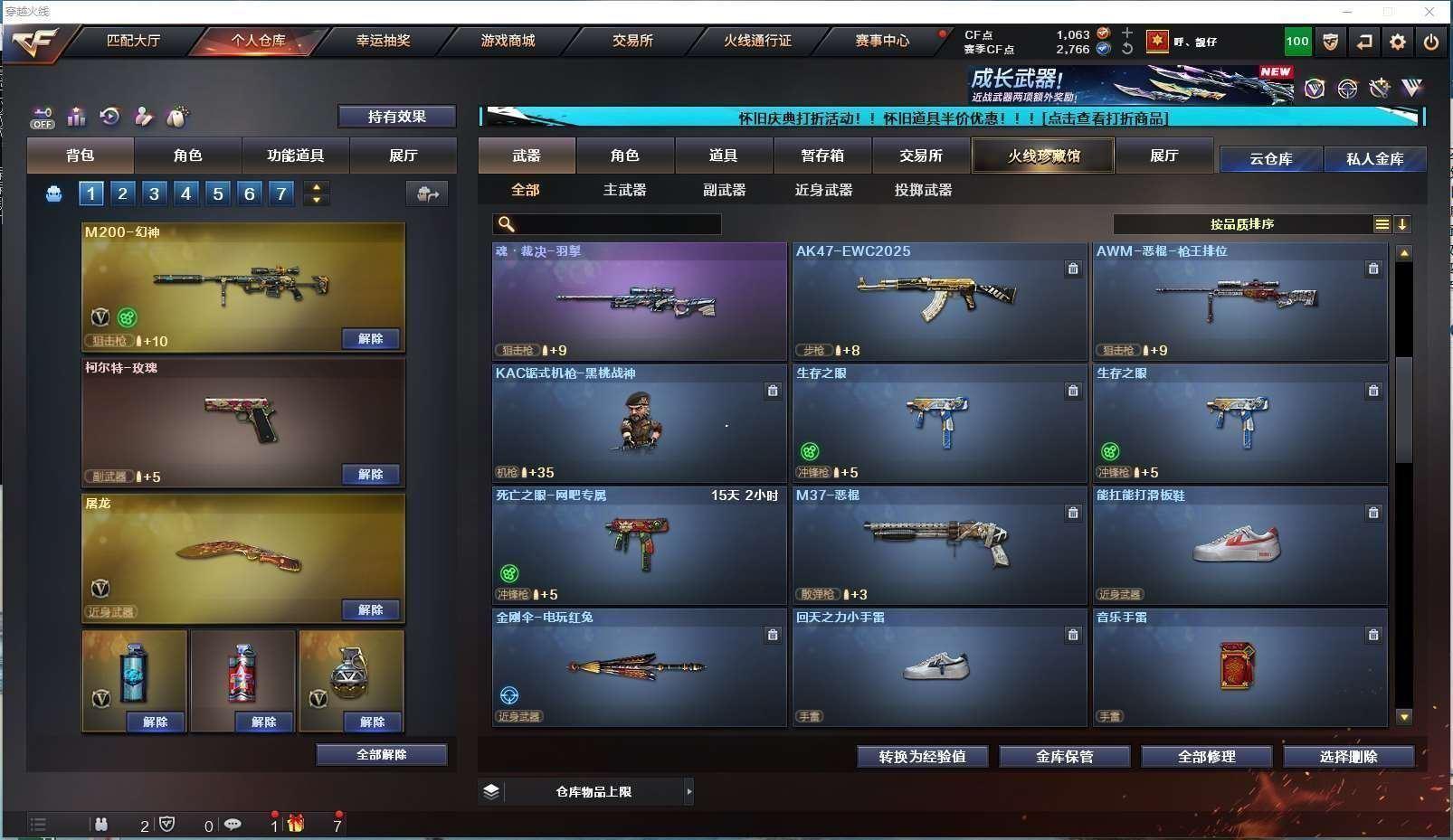Click 全部解除 to unequip everything
The height and width of the screenshot is (840, 1453).
(x=381, y=754)
